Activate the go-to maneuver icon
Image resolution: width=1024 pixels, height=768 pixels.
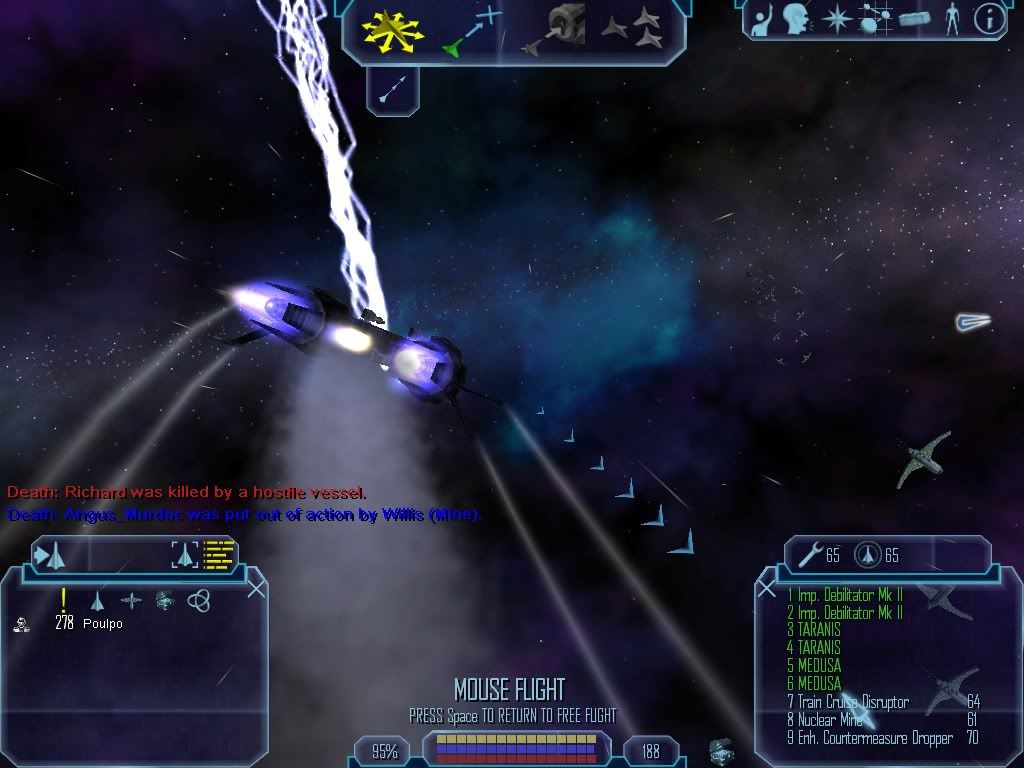pyautogui.click(x=472, y=28)
